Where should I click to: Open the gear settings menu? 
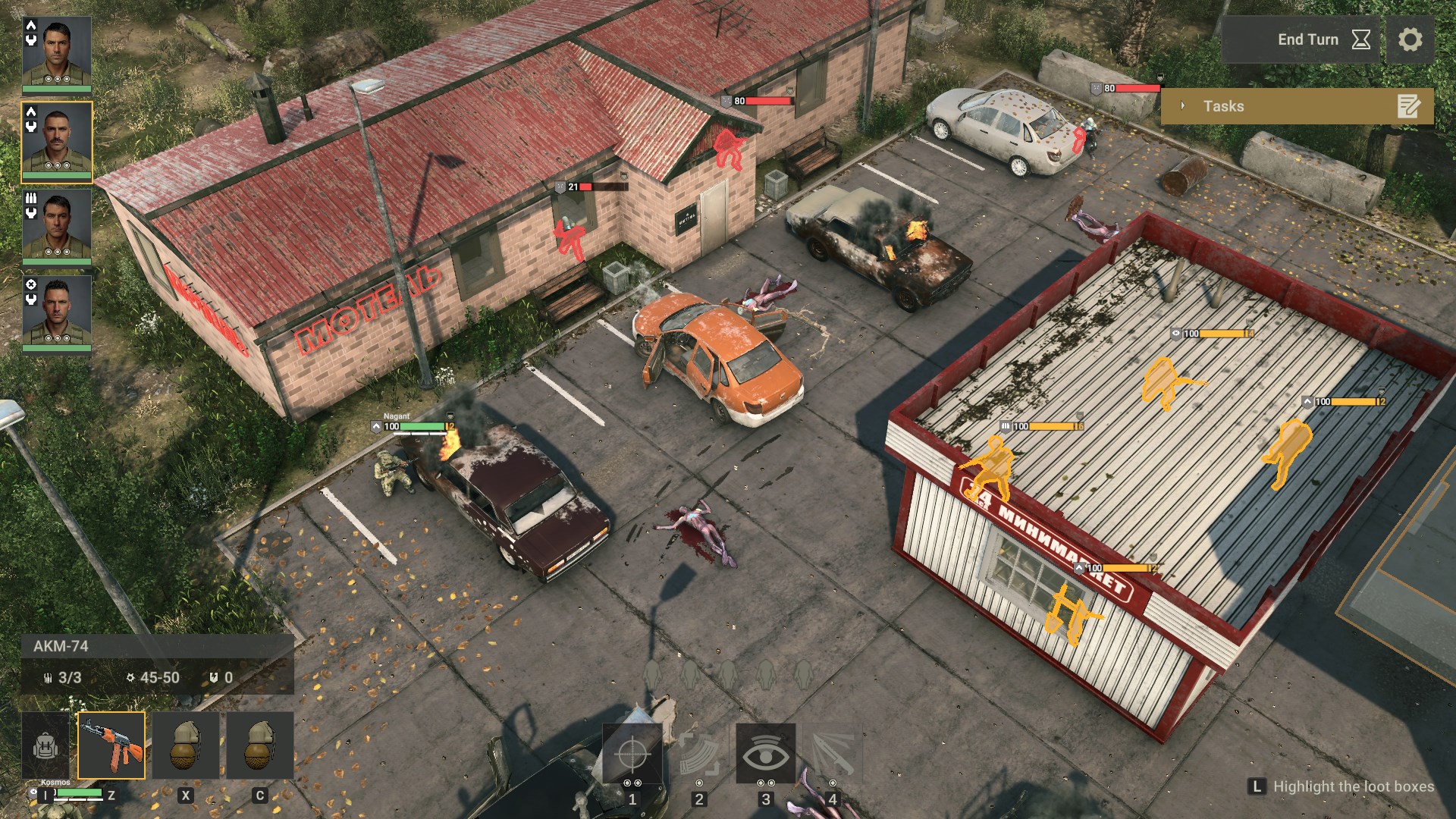(1410, 39)
